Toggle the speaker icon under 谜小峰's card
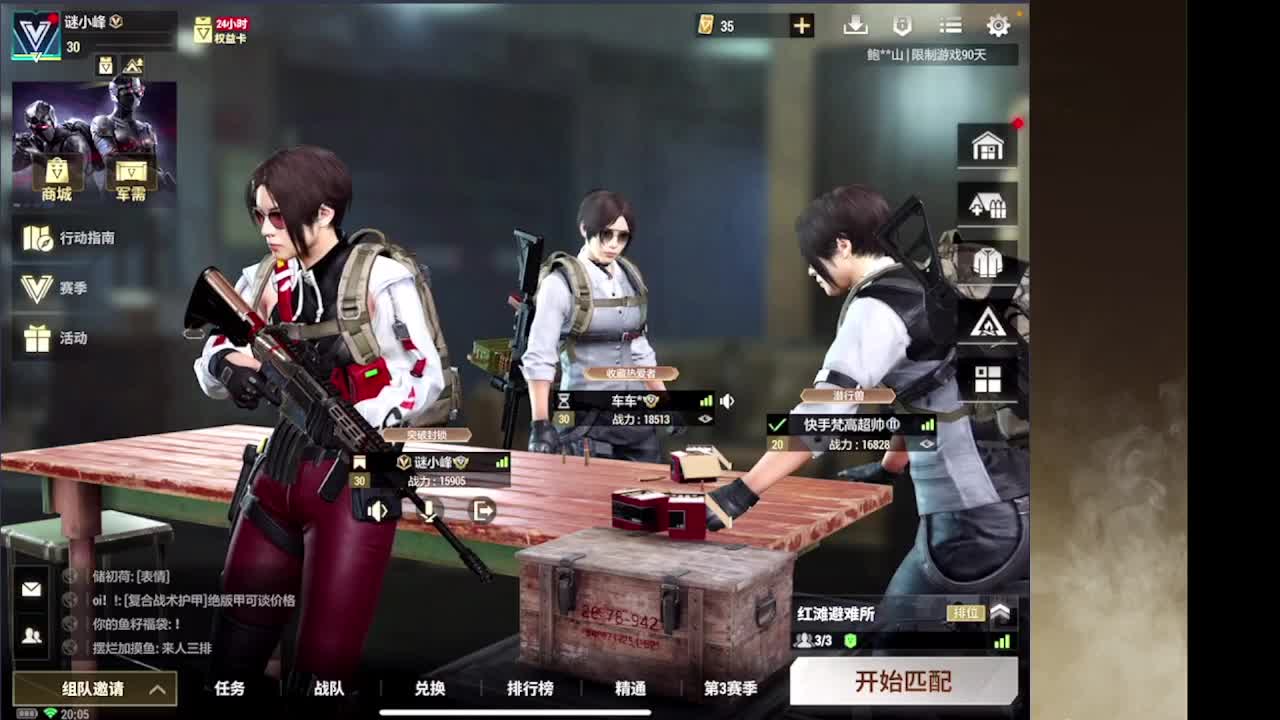Image resolution: width=1280 pixels, height=720 pixels. pos(376,510)
